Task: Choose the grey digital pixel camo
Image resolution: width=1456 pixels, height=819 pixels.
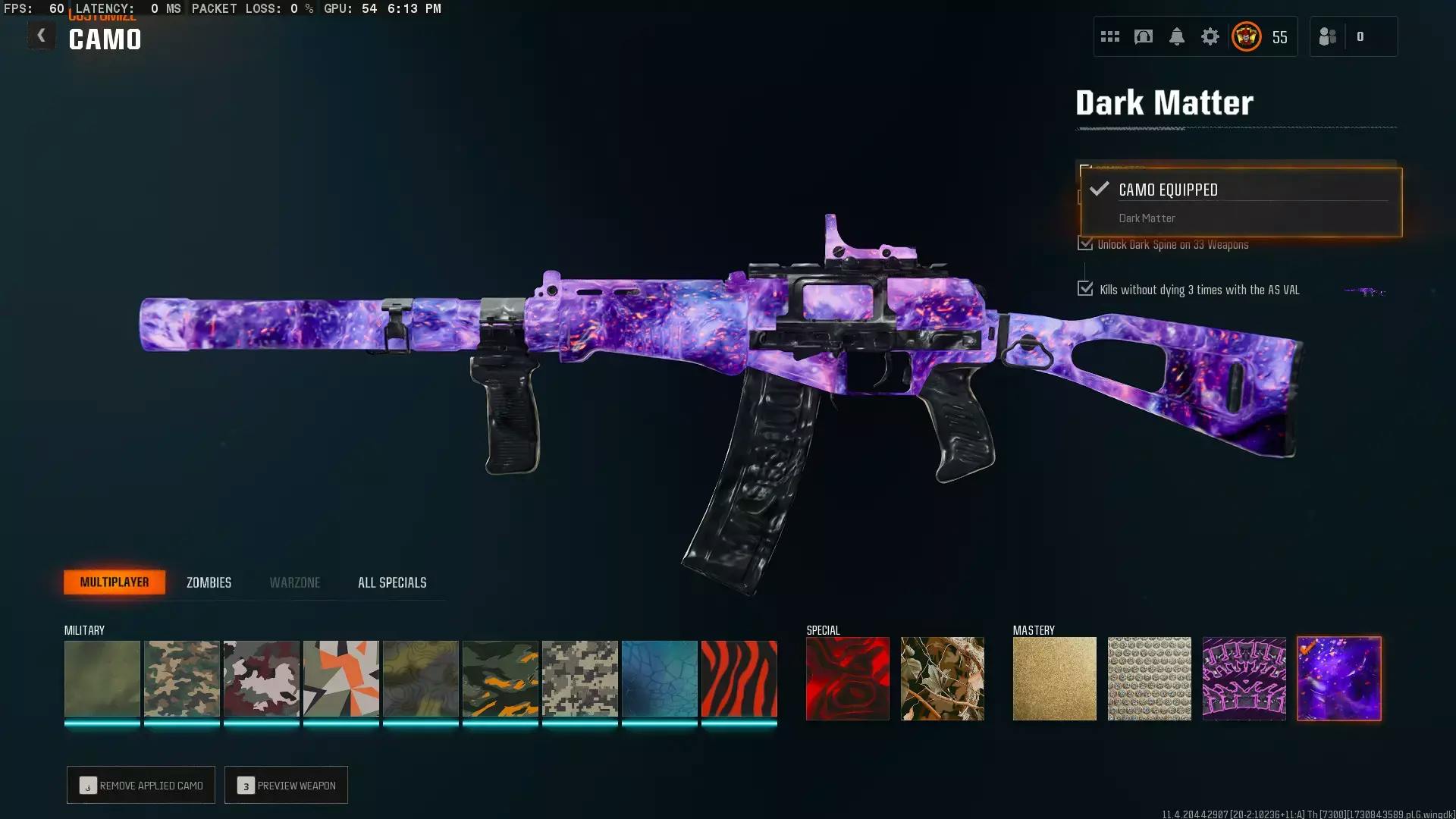Action: (x=579, y=679)
